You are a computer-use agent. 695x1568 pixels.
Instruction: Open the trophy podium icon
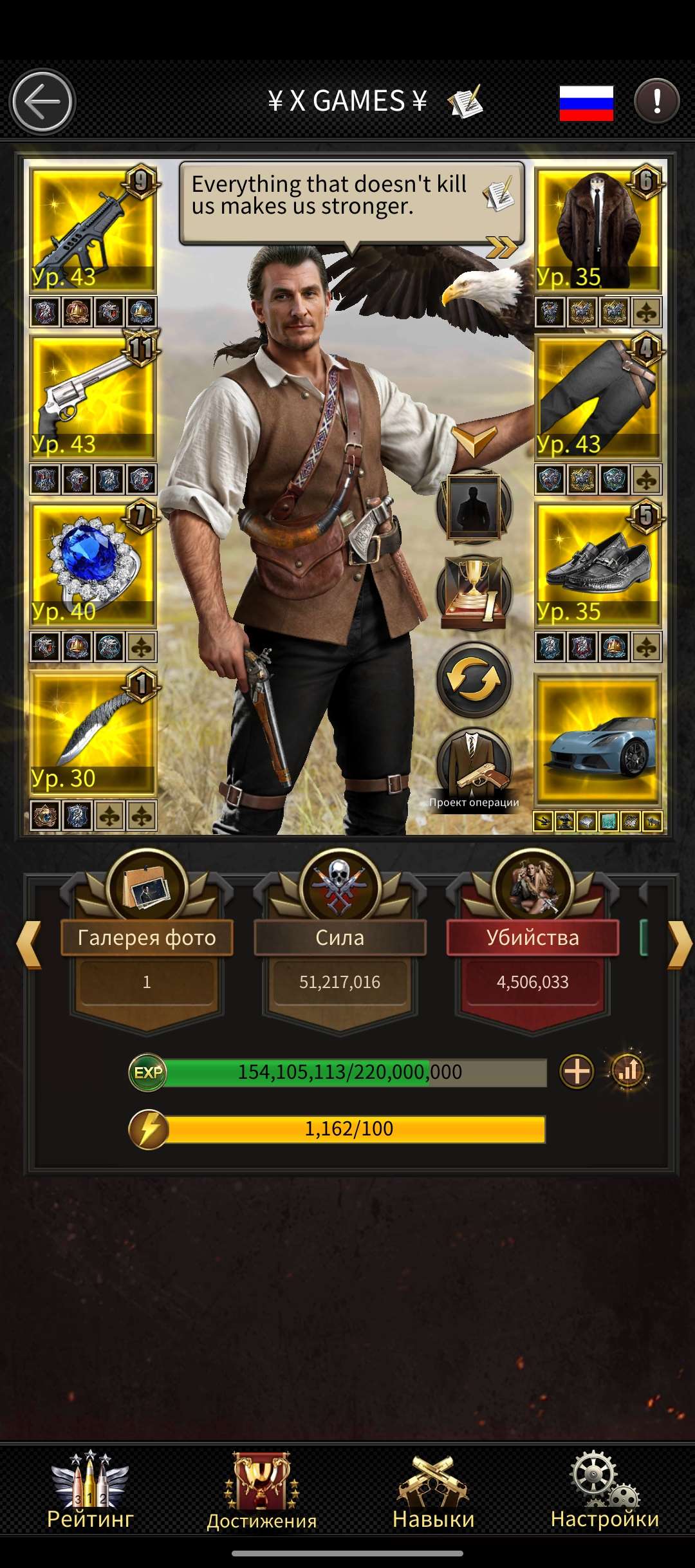474,592
